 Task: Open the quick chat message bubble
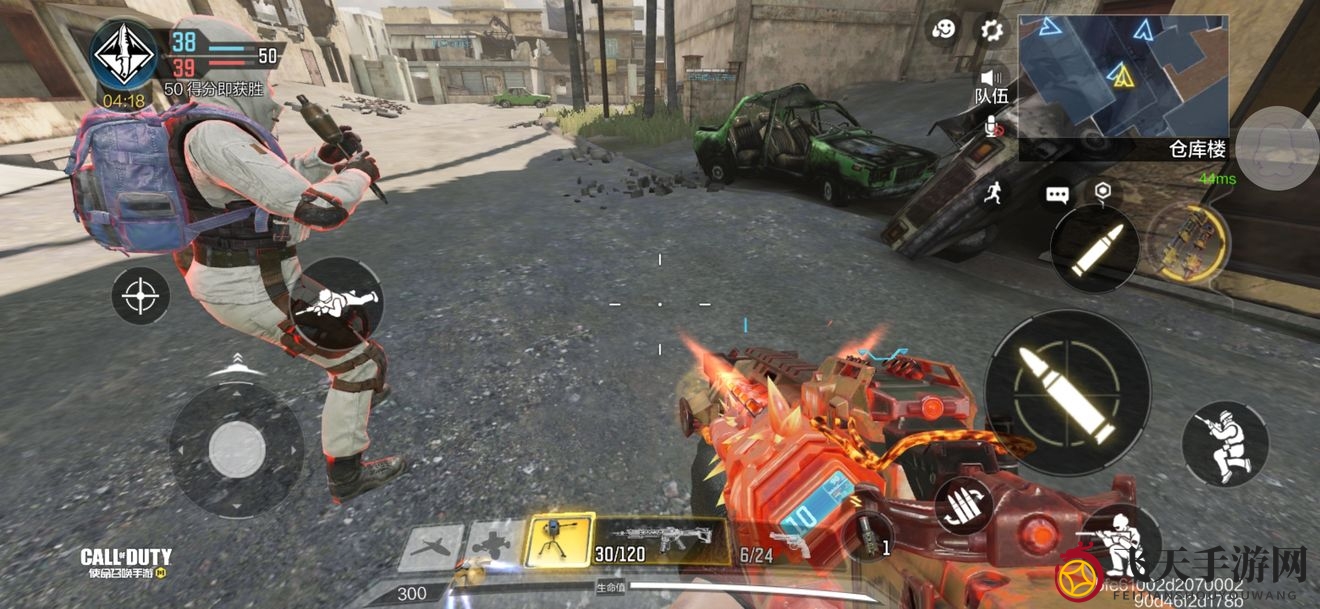1057,195
